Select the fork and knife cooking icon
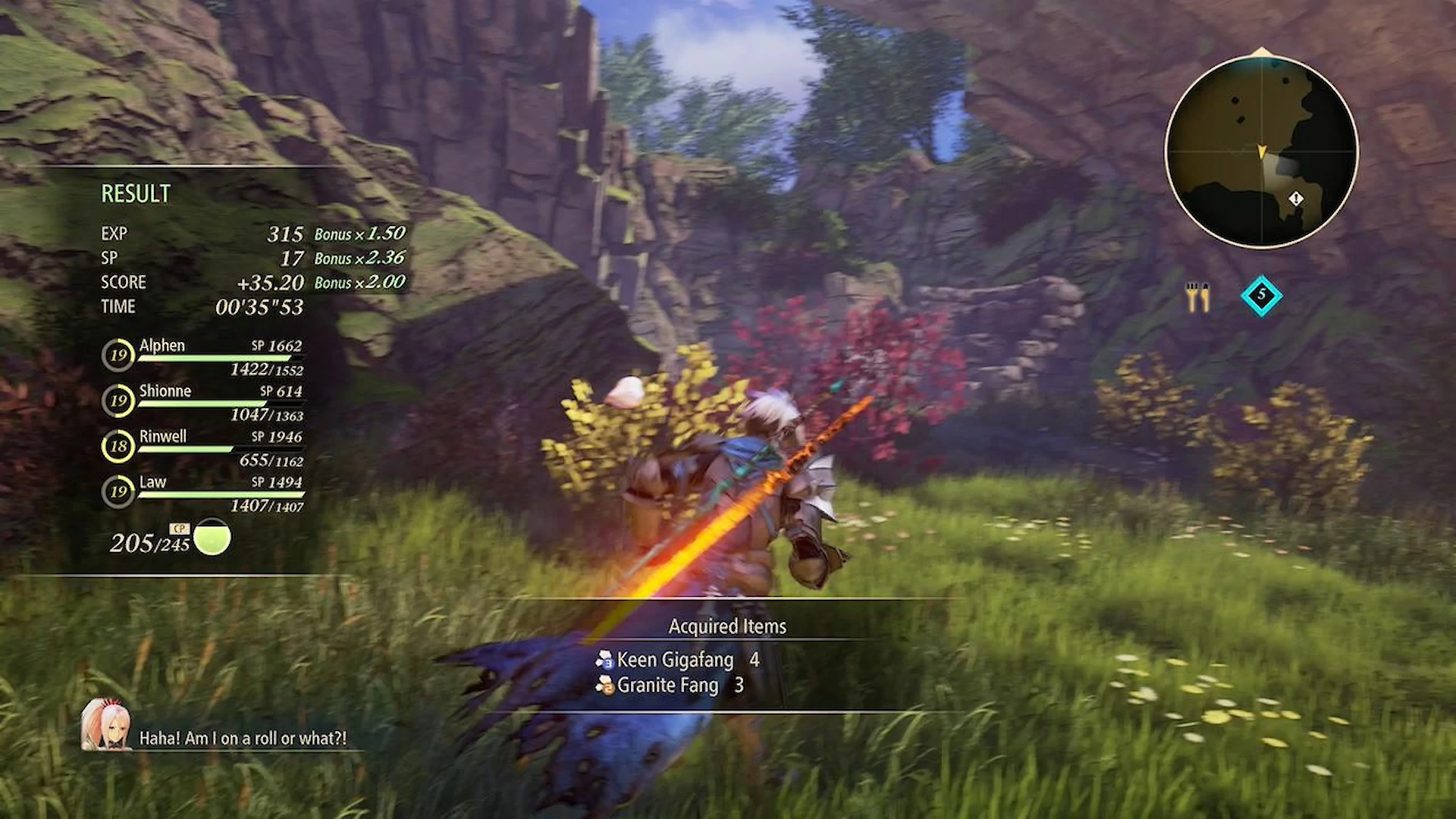 pyautogui.click(x=1197, y=297)
